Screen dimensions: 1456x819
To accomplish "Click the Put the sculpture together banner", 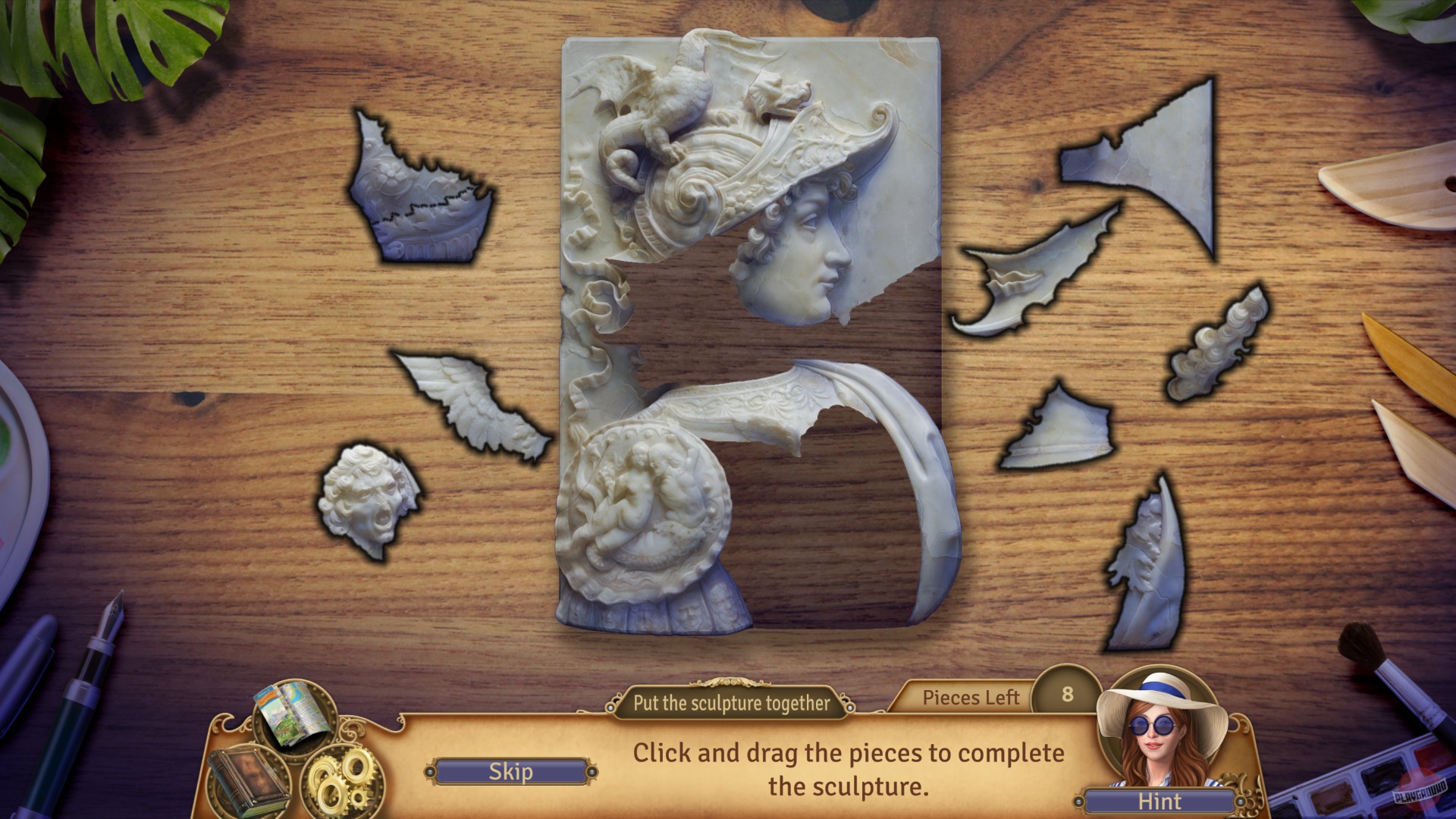I will [730, 703].
